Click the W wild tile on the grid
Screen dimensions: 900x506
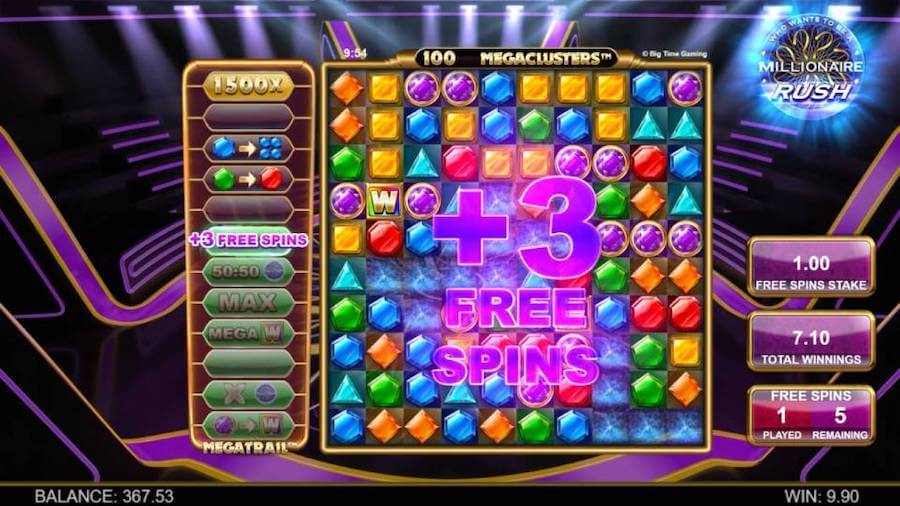tap(383, 201)
